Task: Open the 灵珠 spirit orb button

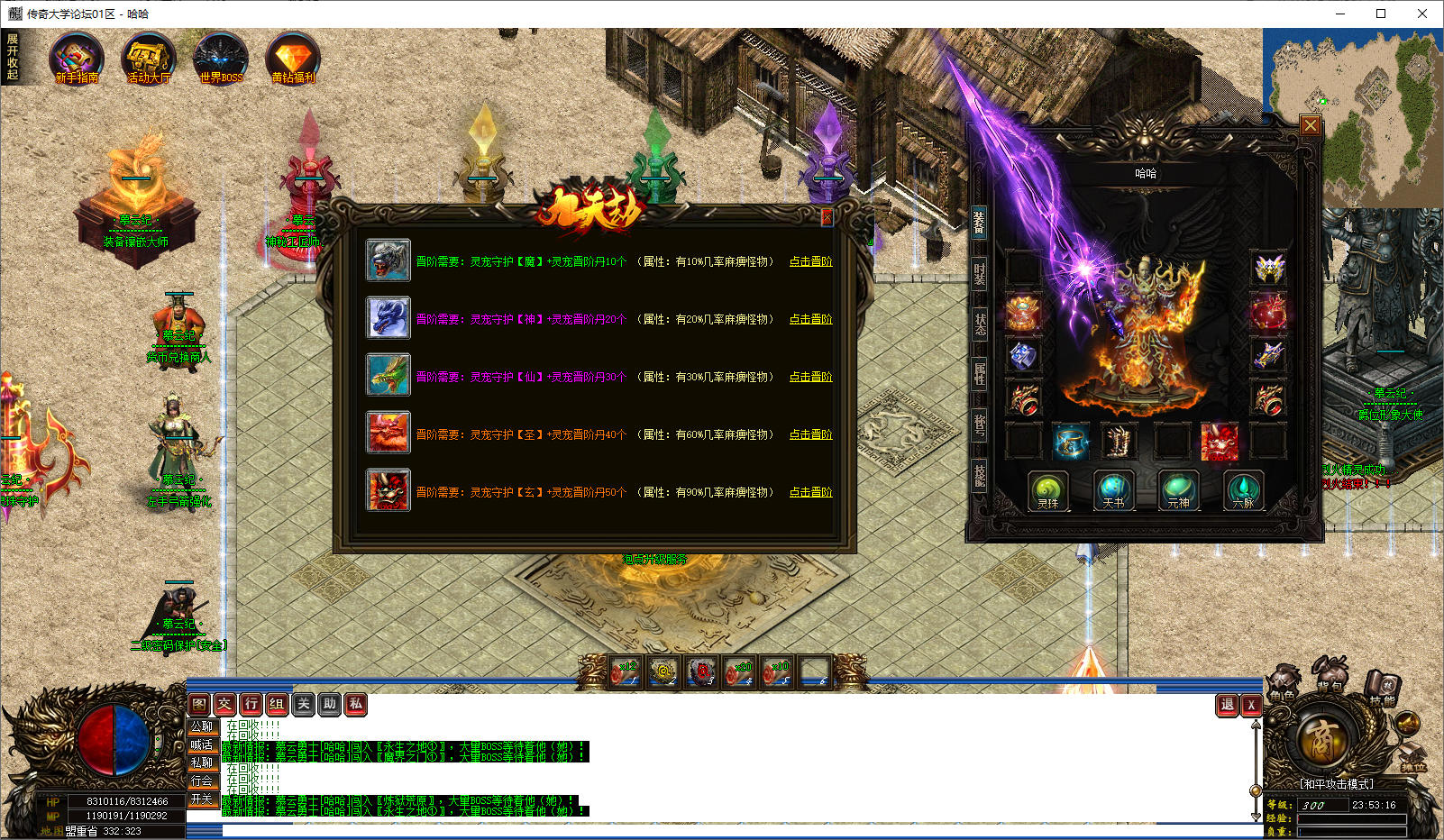Action: tap(1048, 491)
